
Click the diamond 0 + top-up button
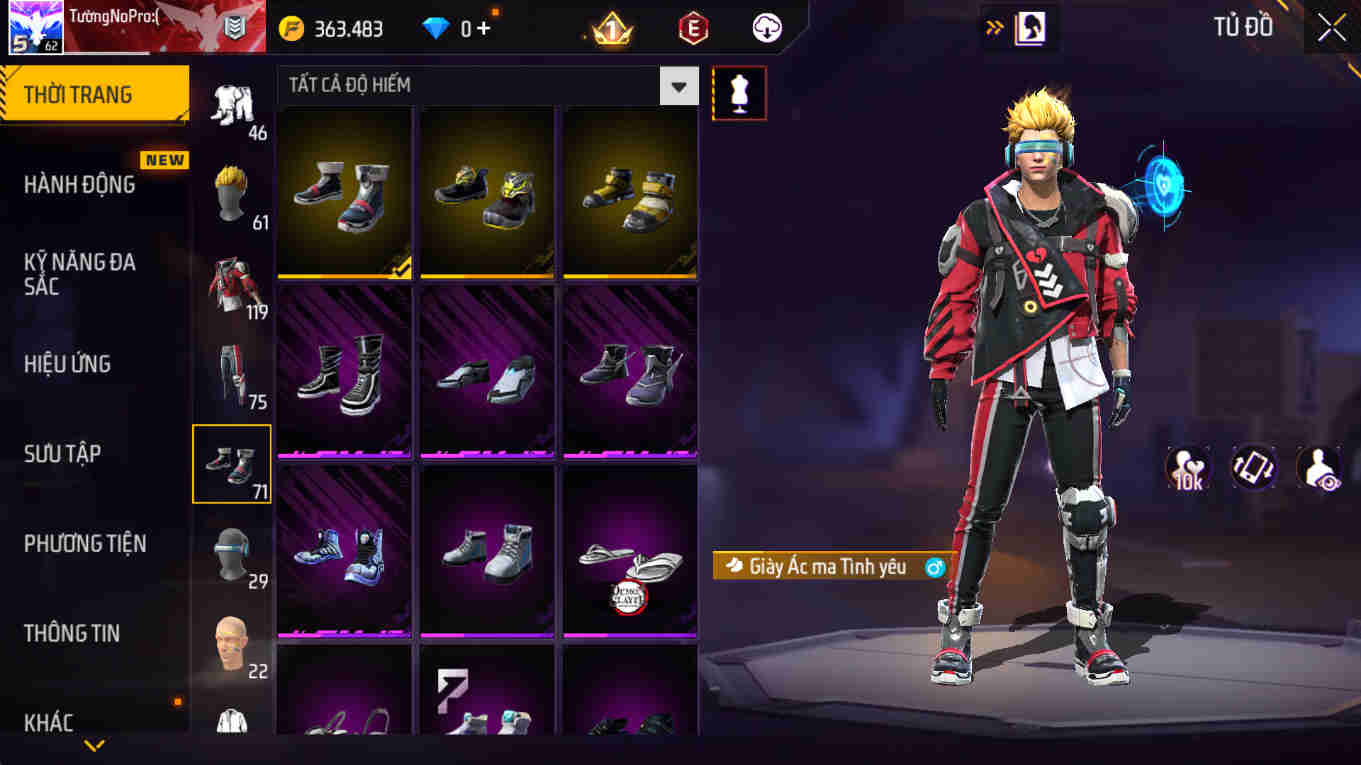(457, 28)
